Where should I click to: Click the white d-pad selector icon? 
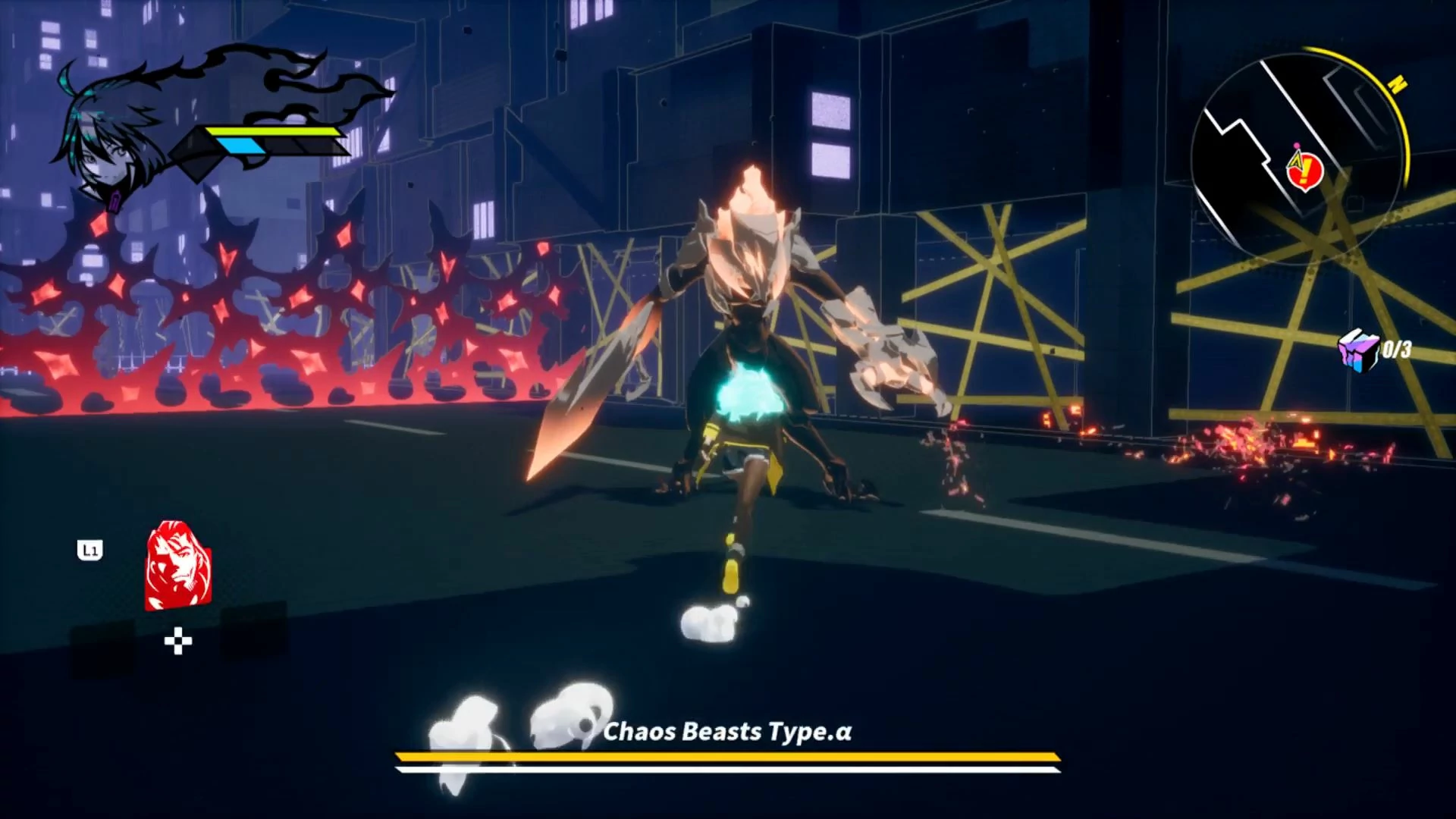(x=178, y=642)
